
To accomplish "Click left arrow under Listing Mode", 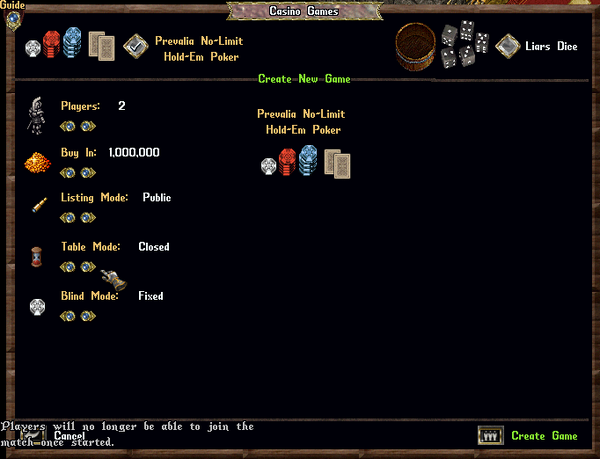I will (x=68, y=217).
